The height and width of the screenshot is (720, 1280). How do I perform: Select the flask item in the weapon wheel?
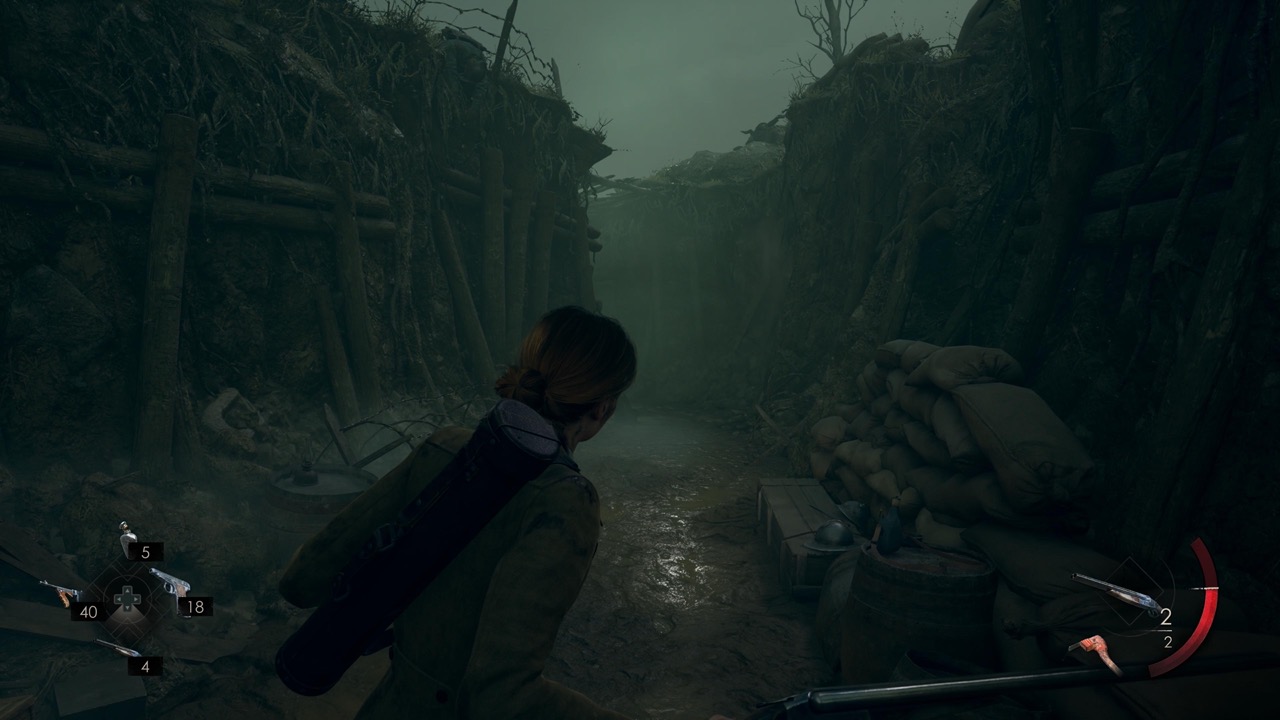point(126,538)
